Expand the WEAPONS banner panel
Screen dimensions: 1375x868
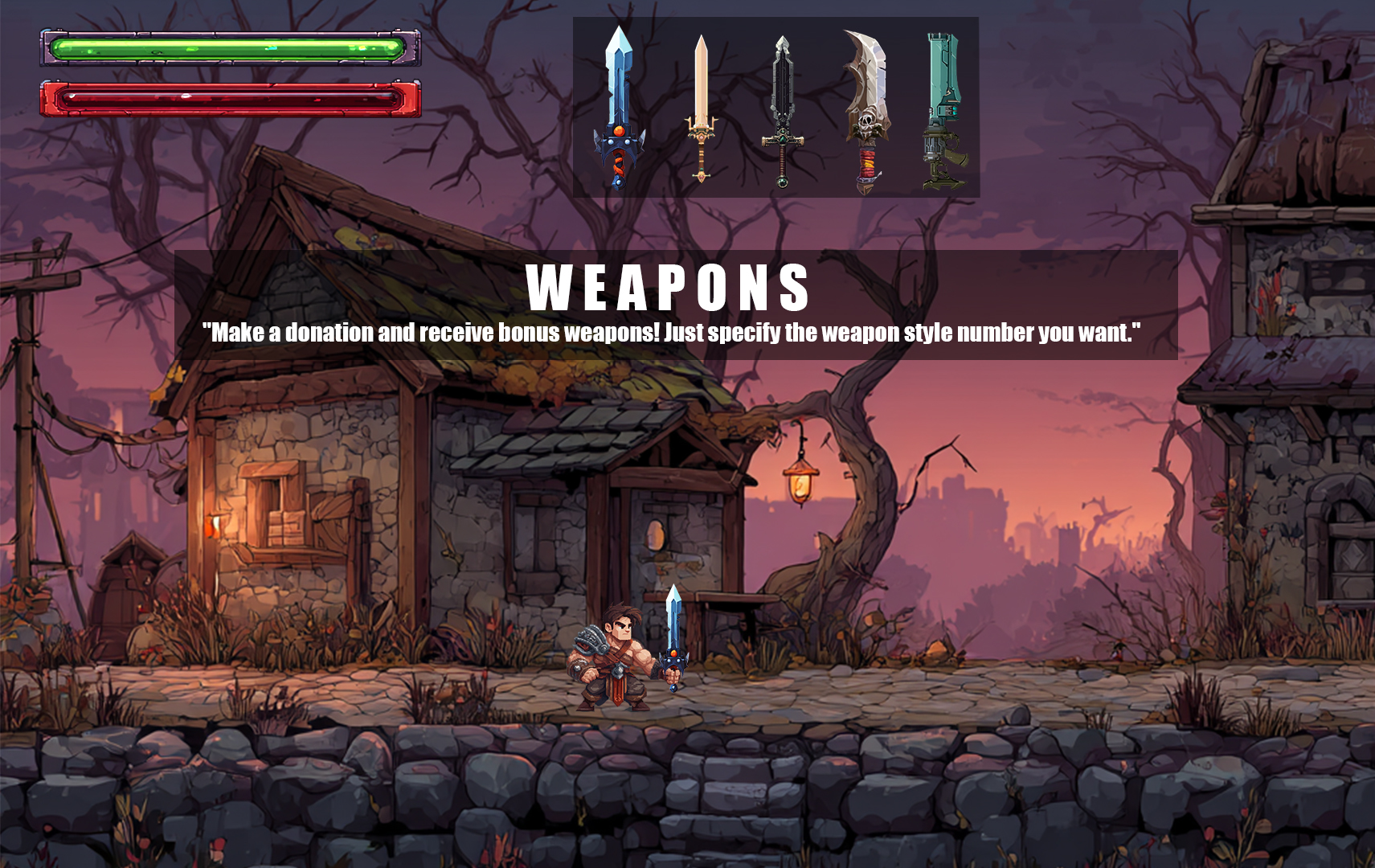(675, 305)
